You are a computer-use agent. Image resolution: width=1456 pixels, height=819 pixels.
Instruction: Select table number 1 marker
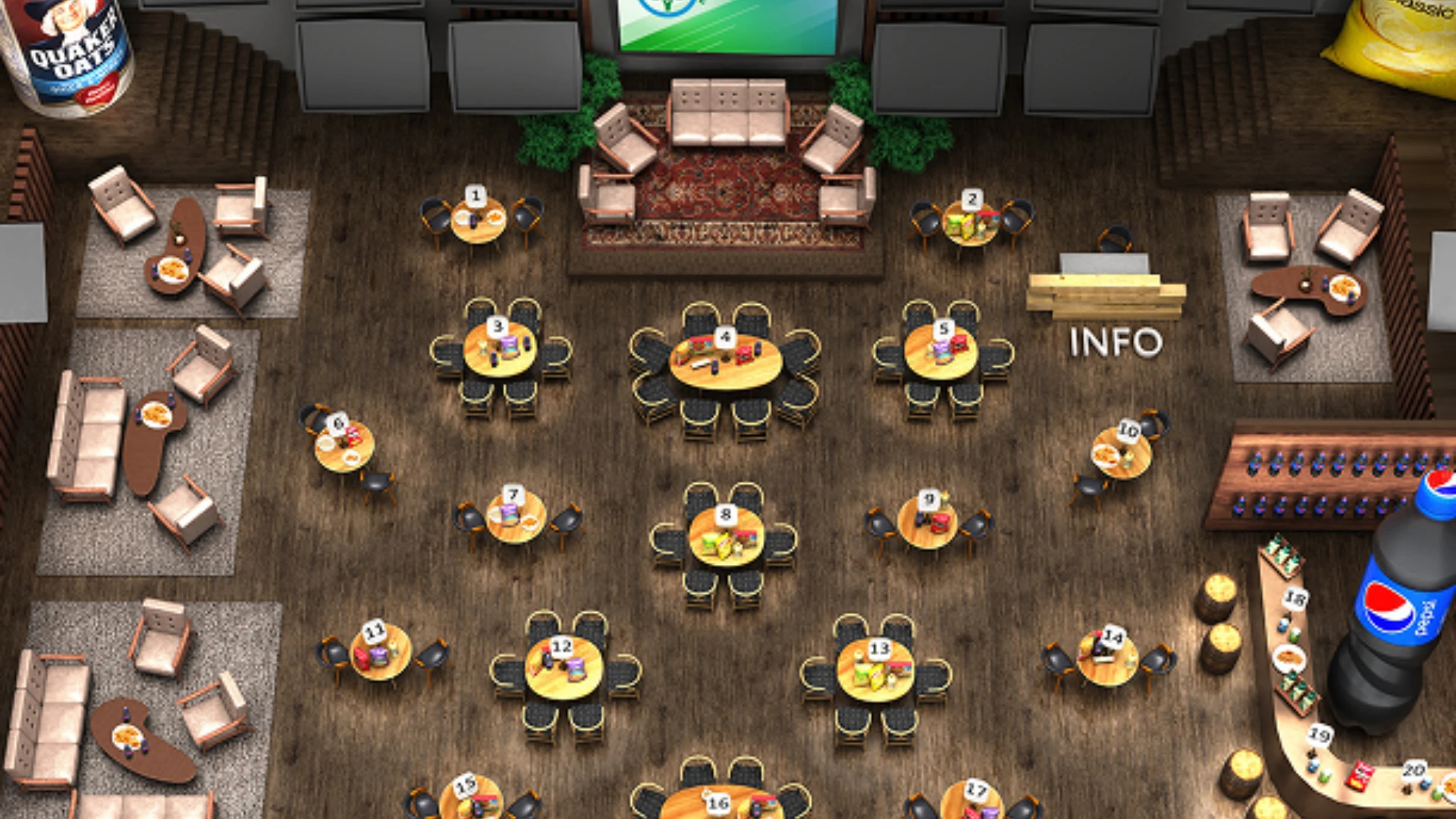pos(475,195)
